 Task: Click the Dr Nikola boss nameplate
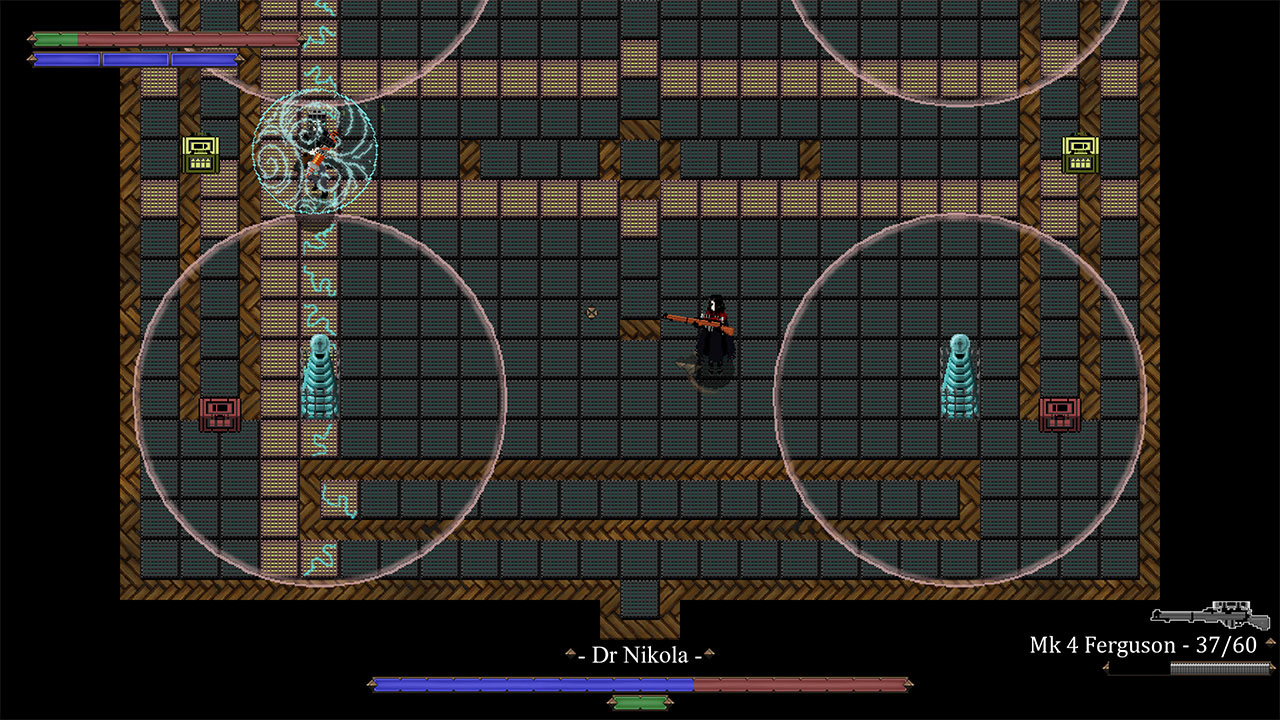pos(640,656)
